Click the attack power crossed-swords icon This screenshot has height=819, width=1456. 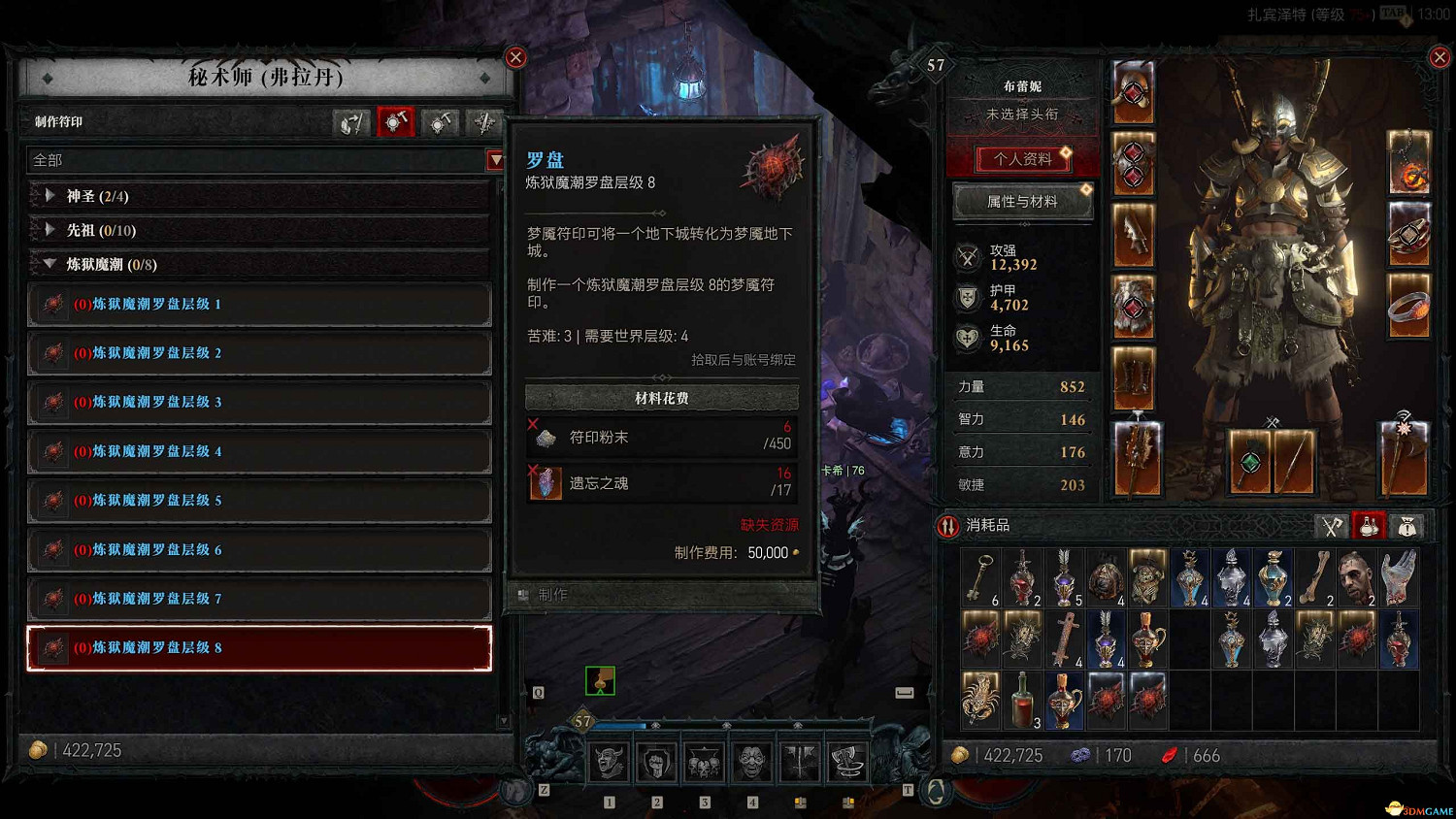tap(968, 256)
